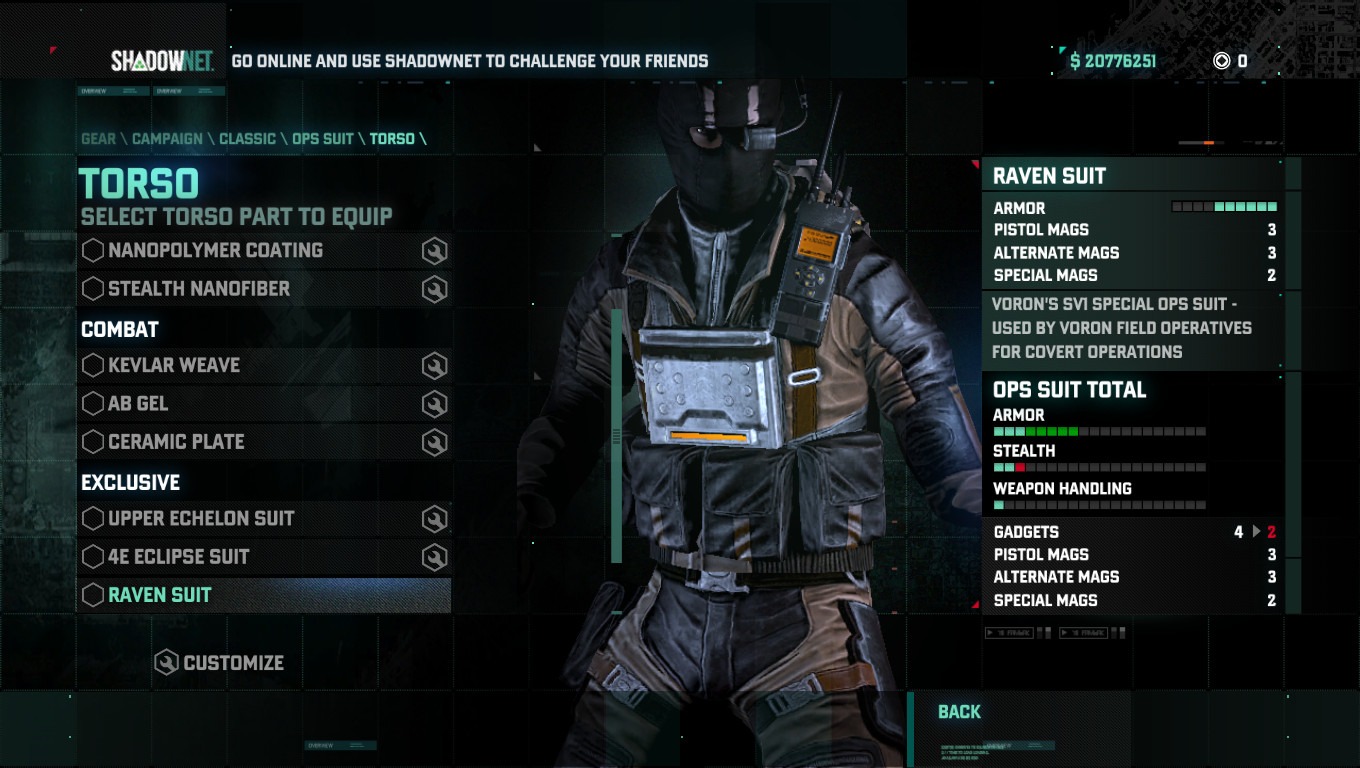Open customization for Stealth Nanofiber
The width and height of the screenshot is (1360, 768).
(432, 288)
